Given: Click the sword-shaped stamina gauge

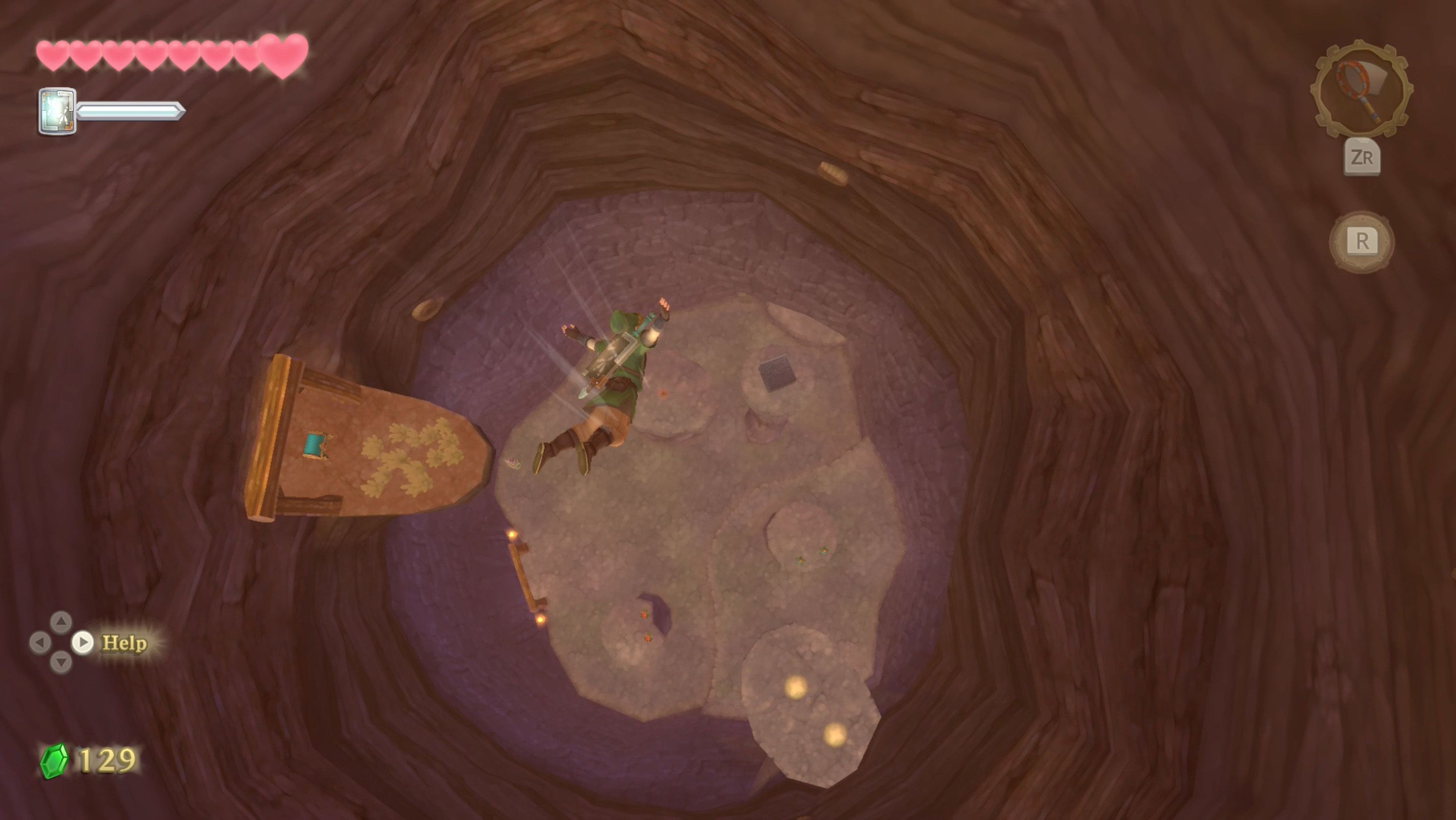Looking at the screenshot, I should coord(133,111).
